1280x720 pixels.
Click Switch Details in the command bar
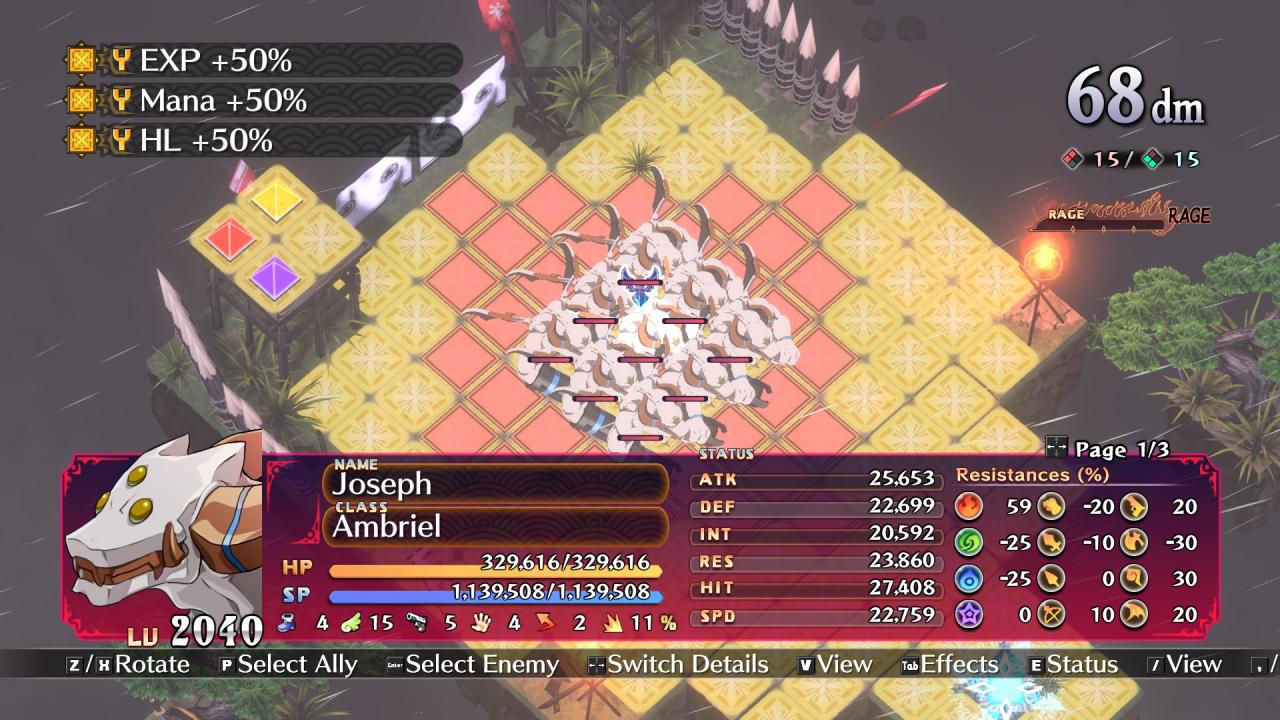678,665
